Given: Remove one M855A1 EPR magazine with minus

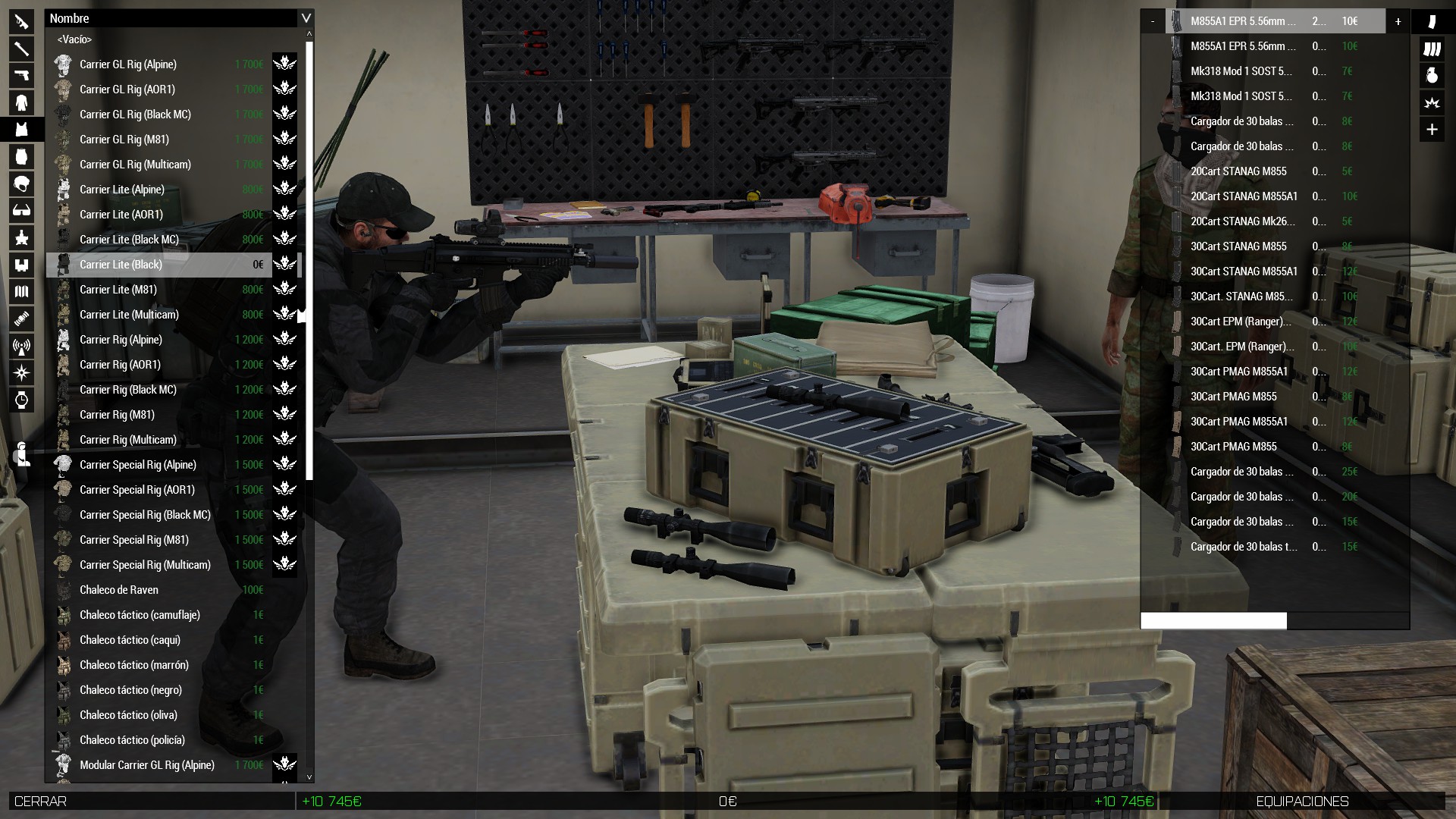Looking at the screenshot, I should click(1153, 21).
